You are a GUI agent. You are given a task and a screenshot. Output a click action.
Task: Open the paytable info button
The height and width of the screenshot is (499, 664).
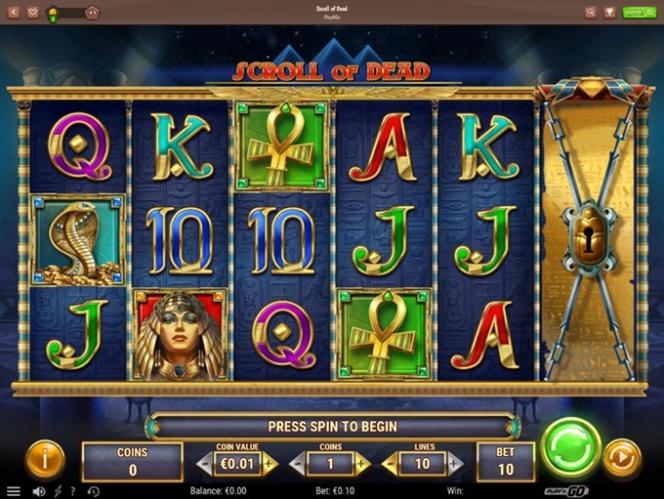coord(45,459)
